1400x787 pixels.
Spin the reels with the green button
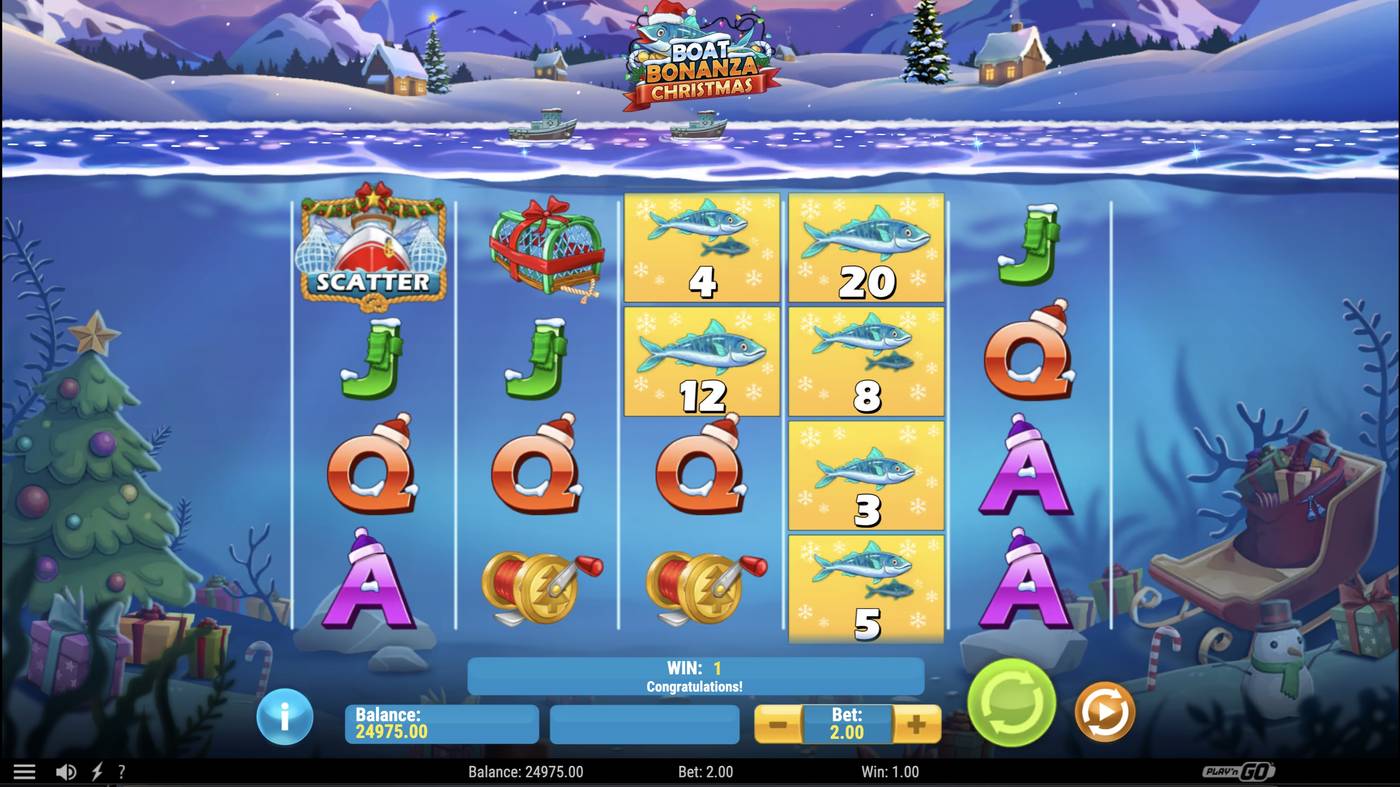(1010, 705)
